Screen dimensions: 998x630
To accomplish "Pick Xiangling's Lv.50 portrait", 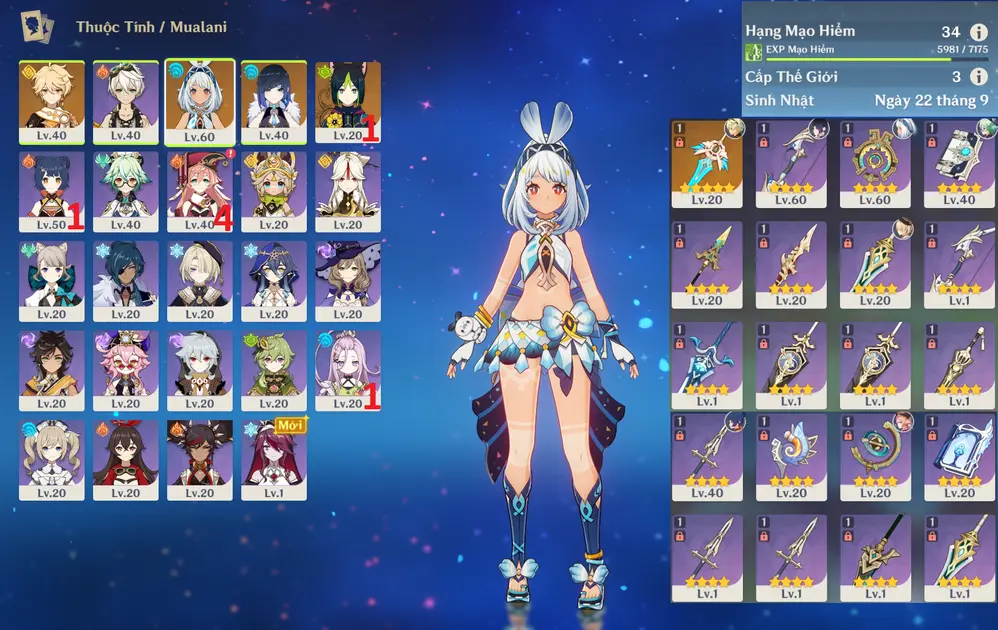I will pyautogui.click(x=52, y=190).
